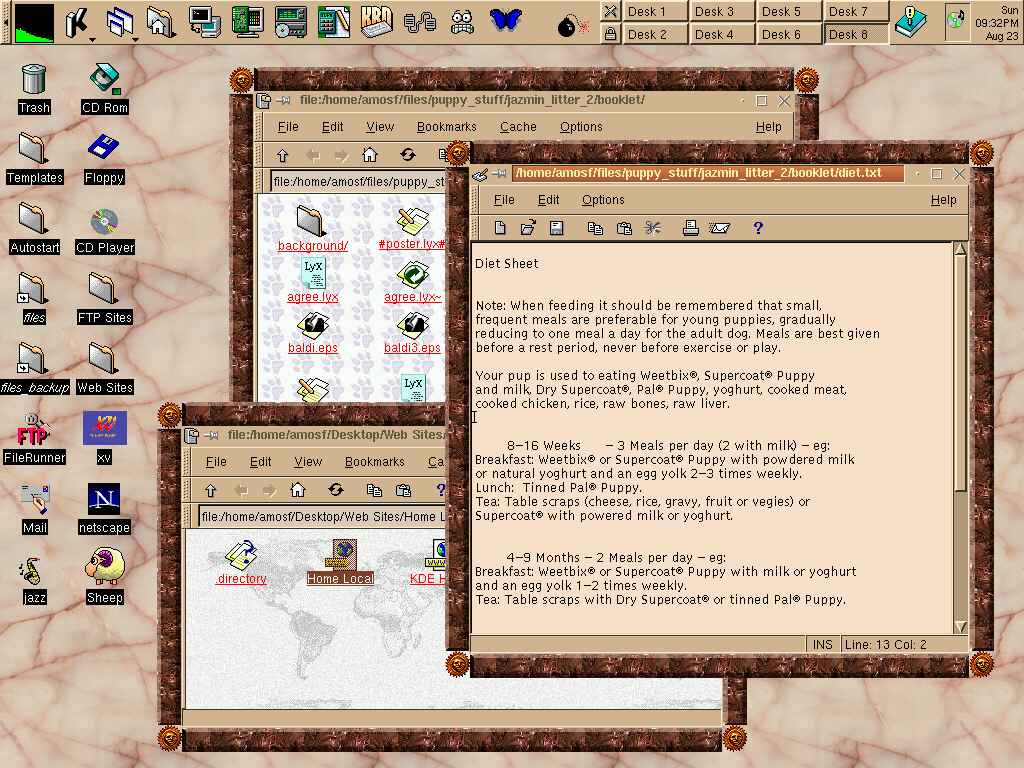Select the Home Local icon in Web Sites
Viewport: 1024px width, 768px height.
pos(340,564)
